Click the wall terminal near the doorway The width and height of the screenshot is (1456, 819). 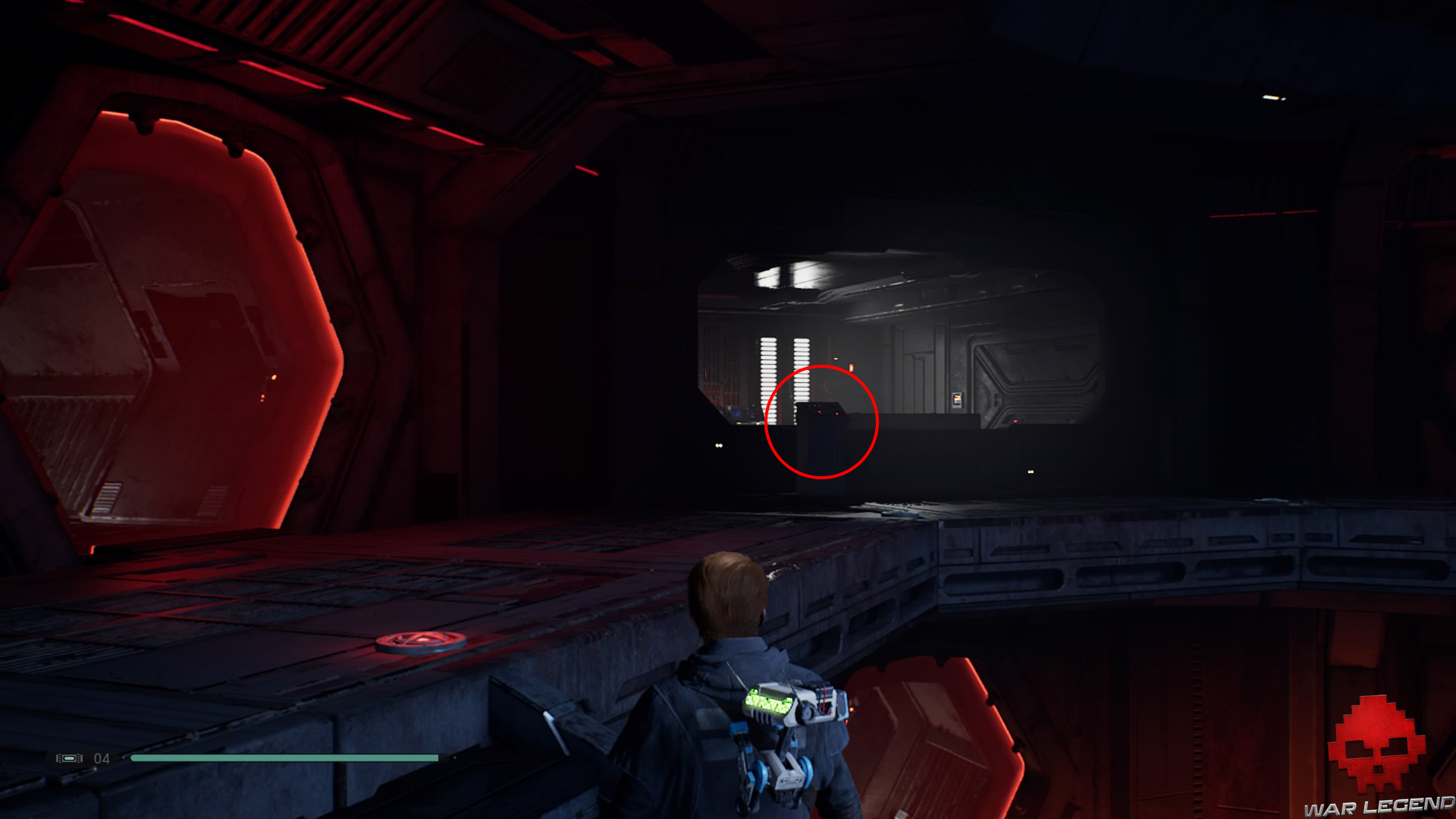point(956,402)
